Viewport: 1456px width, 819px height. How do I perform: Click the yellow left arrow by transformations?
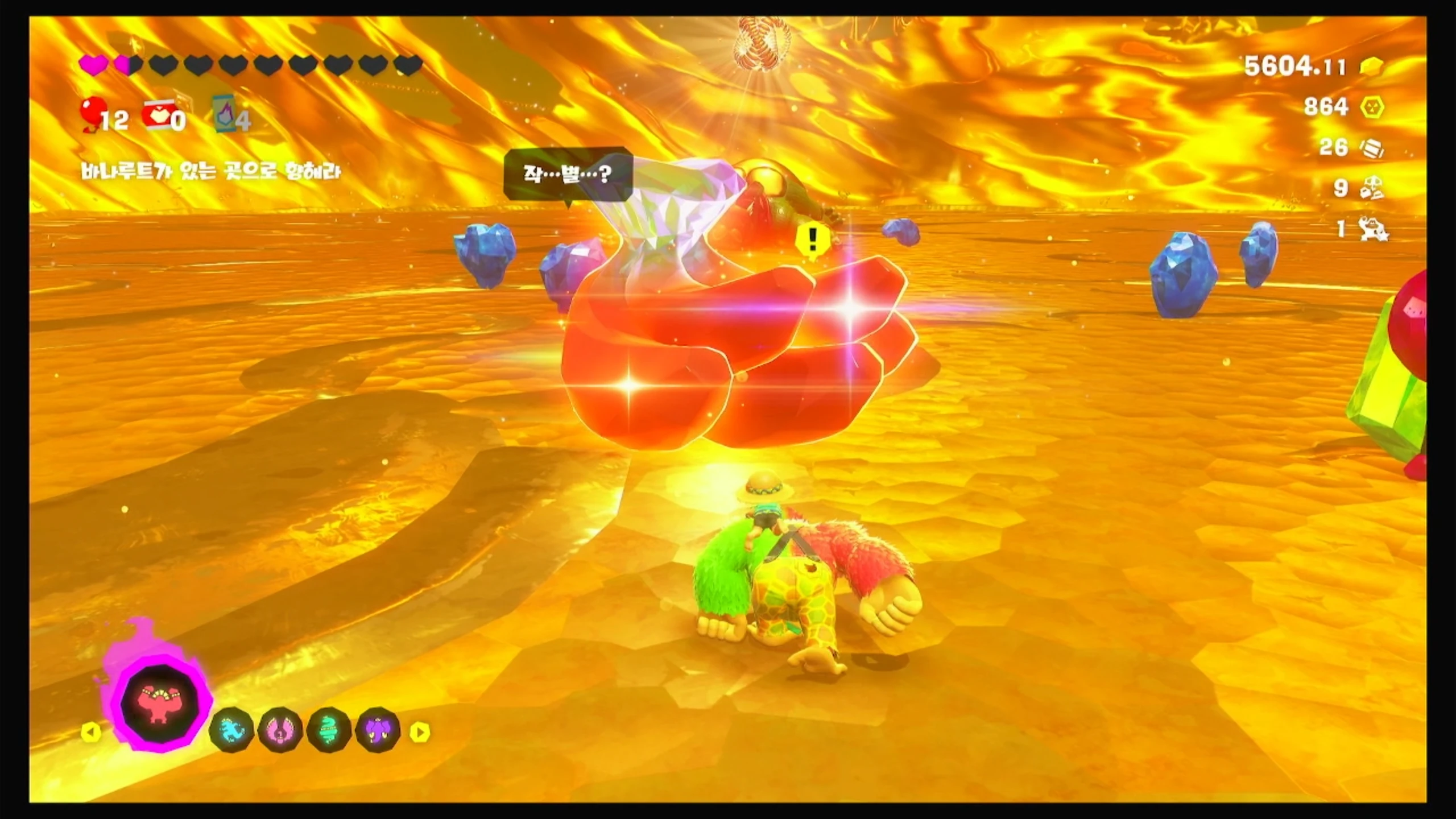pos(91,732)
